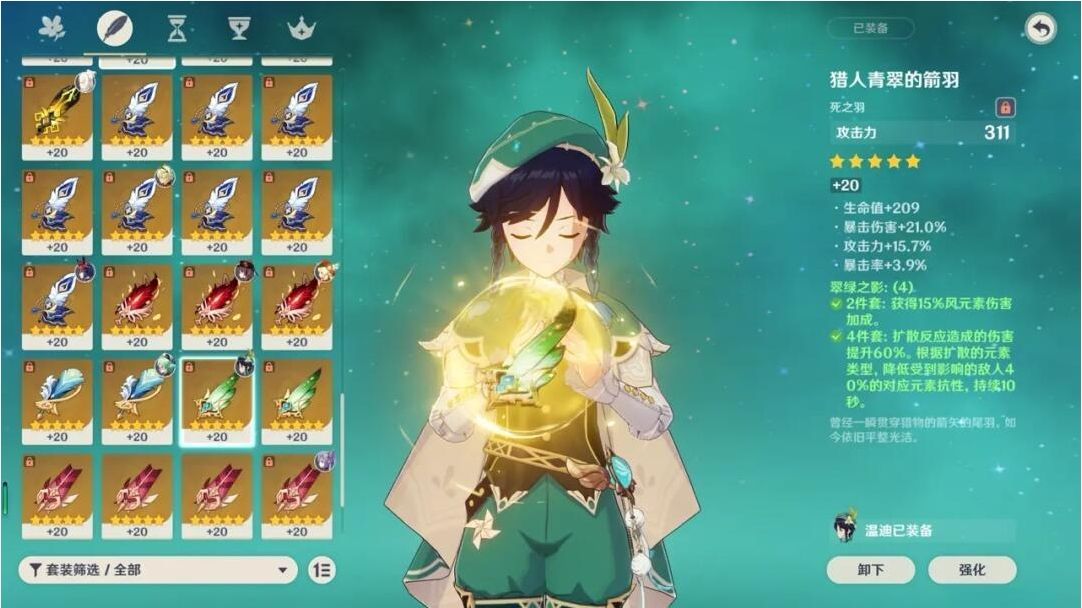The width and height of the screenshot is (1082, 608).
Task: Click the 卸下 unequip button
Action: (x=870, y=569)
